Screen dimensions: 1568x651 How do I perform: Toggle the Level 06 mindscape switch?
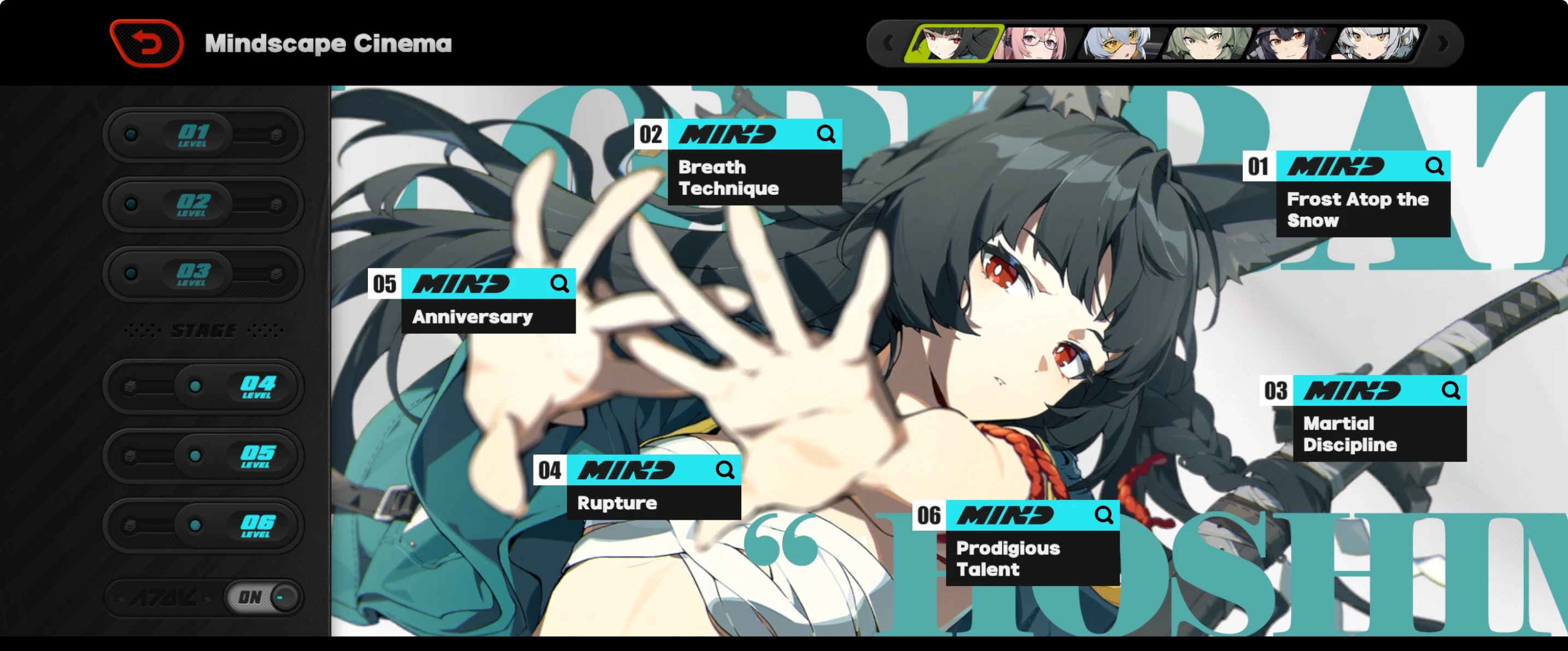(x=203, y=526)
